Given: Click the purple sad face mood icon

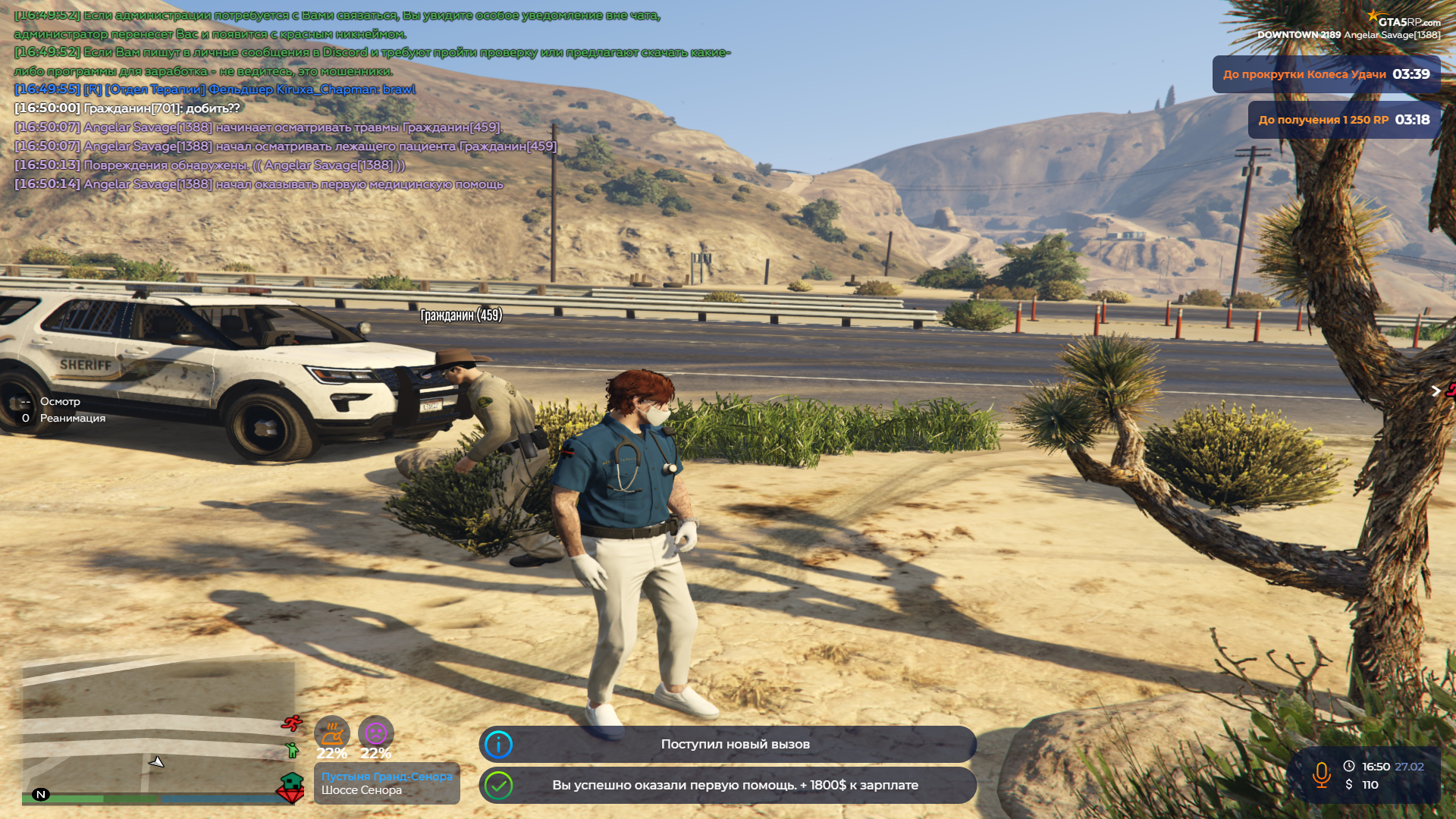Looking at the screenshot, I should [x=375, y=733].
